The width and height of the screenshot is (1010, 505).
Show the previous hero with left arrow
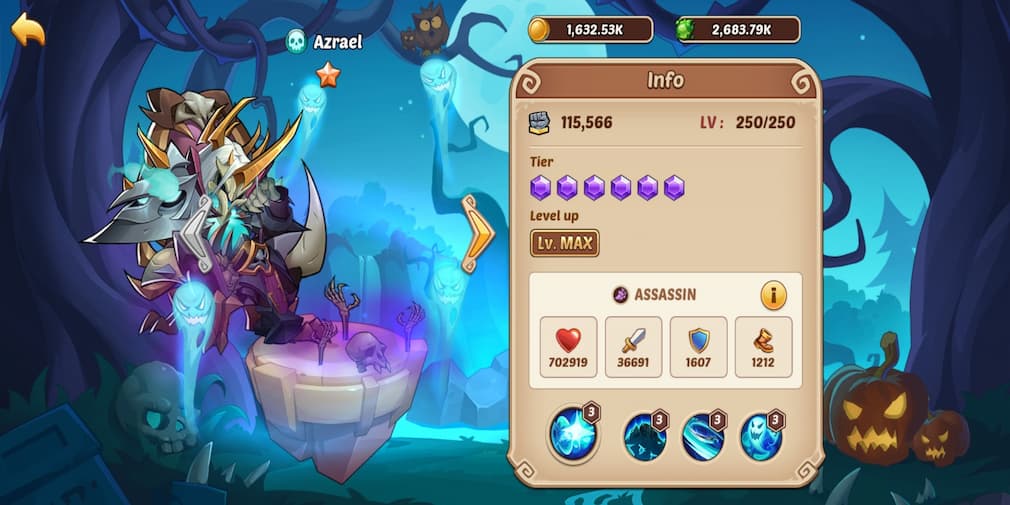pyautogui.click(x=195, y=235)
